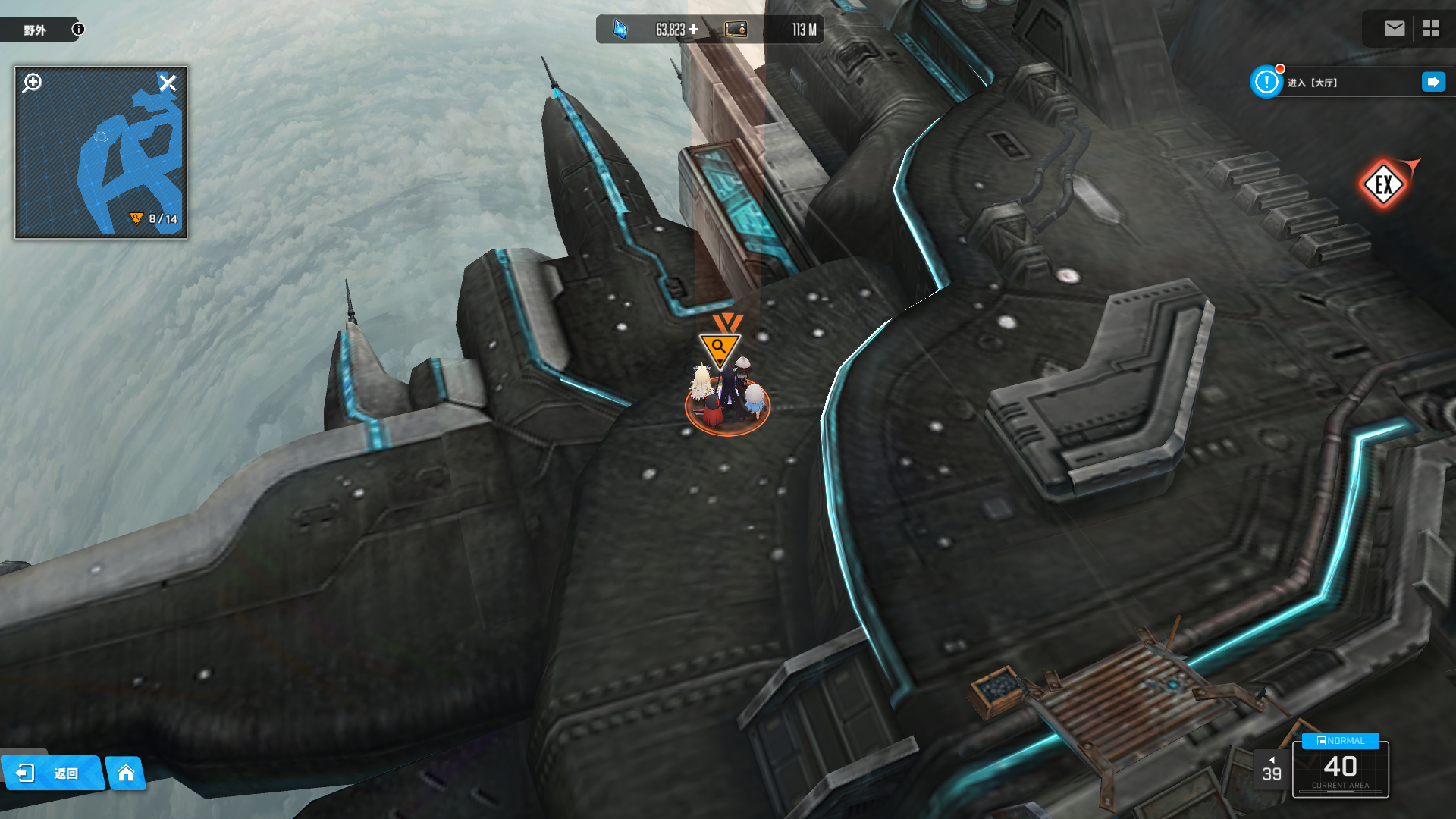
Task: Tap the blue exclamation quest icon
Action: pos(1266,82)
